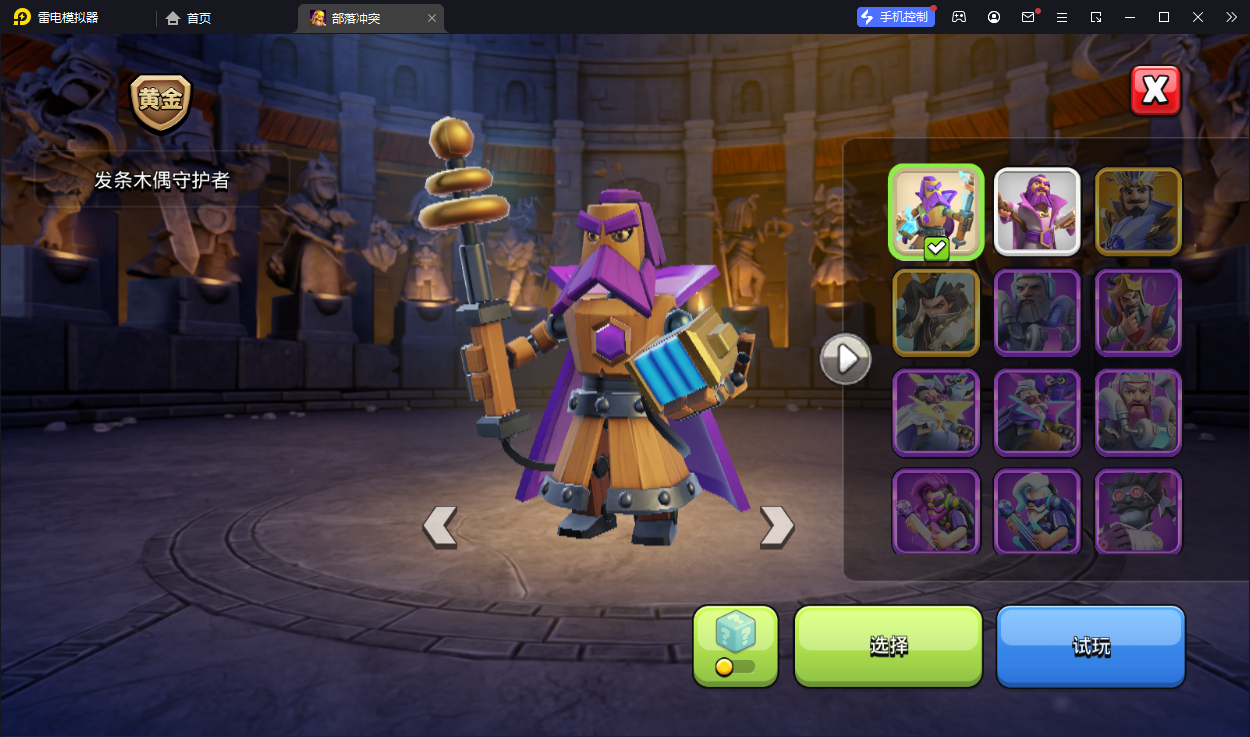Play the skin animation preview
Viewport: 1250px width, 737px height.
846,358
